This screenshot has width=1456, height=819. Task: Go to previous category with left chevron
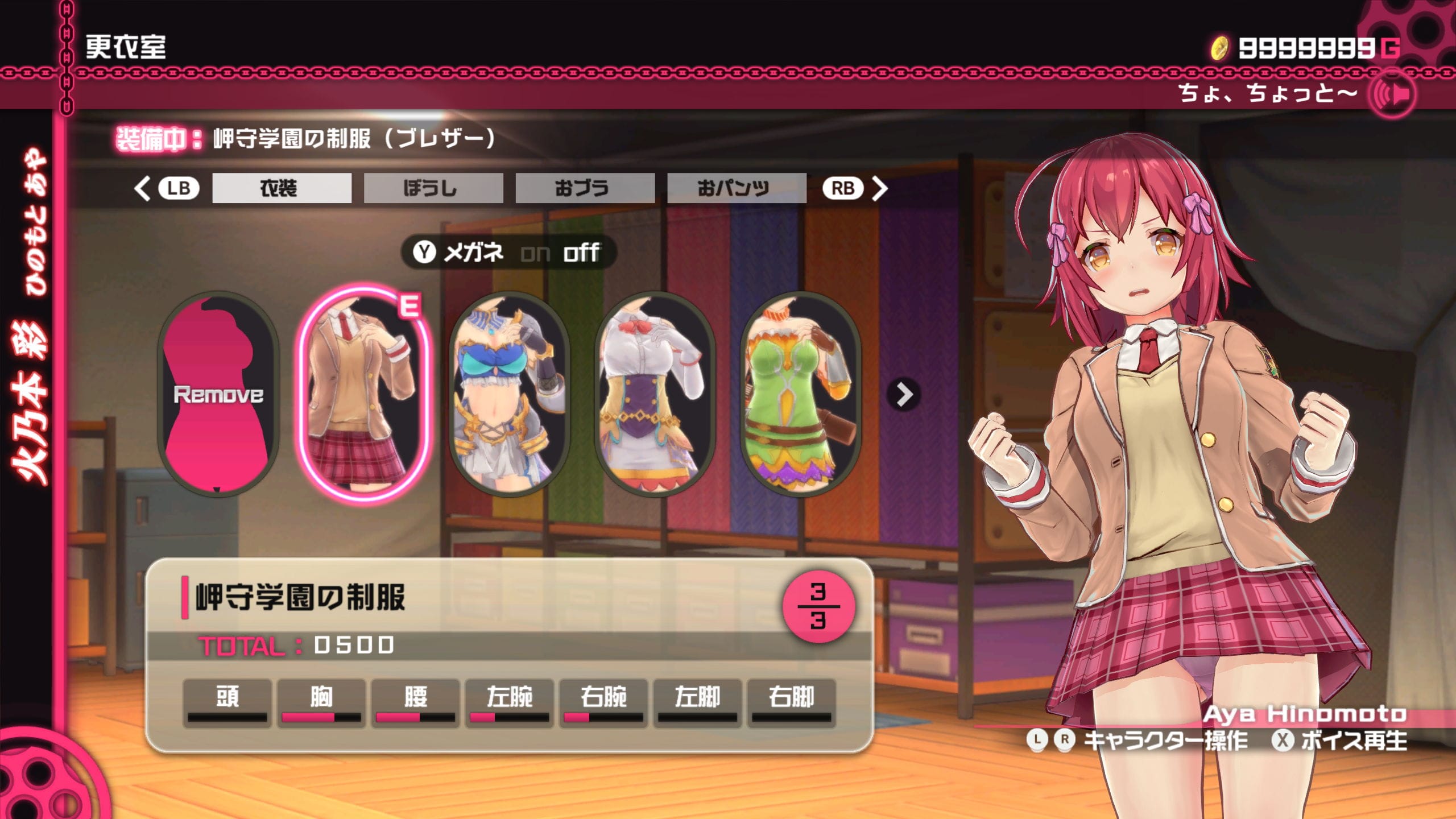pyautogui.click(x=142, y=188)
